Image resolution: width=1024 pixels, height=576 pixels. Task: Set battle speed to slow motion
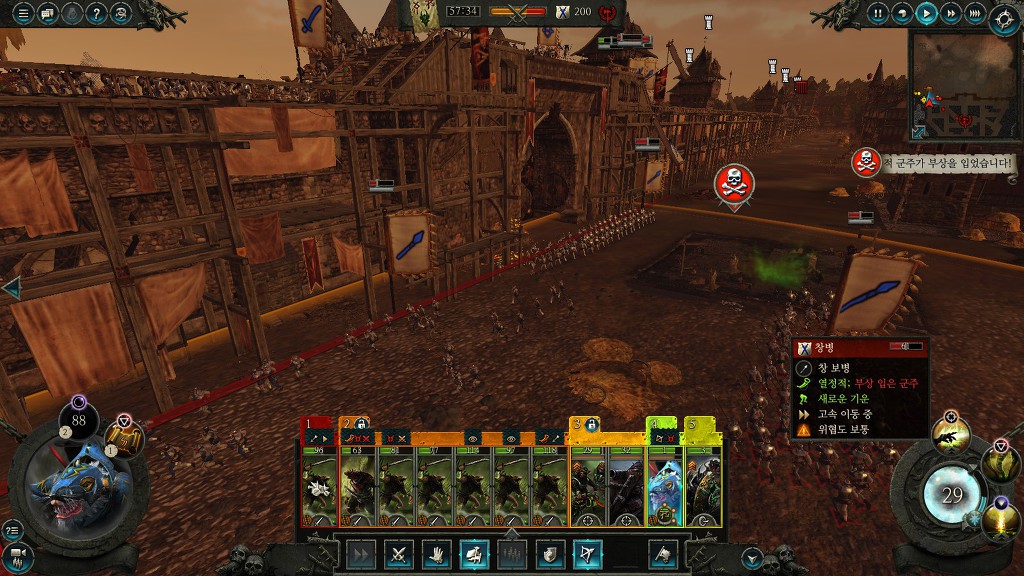902,14
